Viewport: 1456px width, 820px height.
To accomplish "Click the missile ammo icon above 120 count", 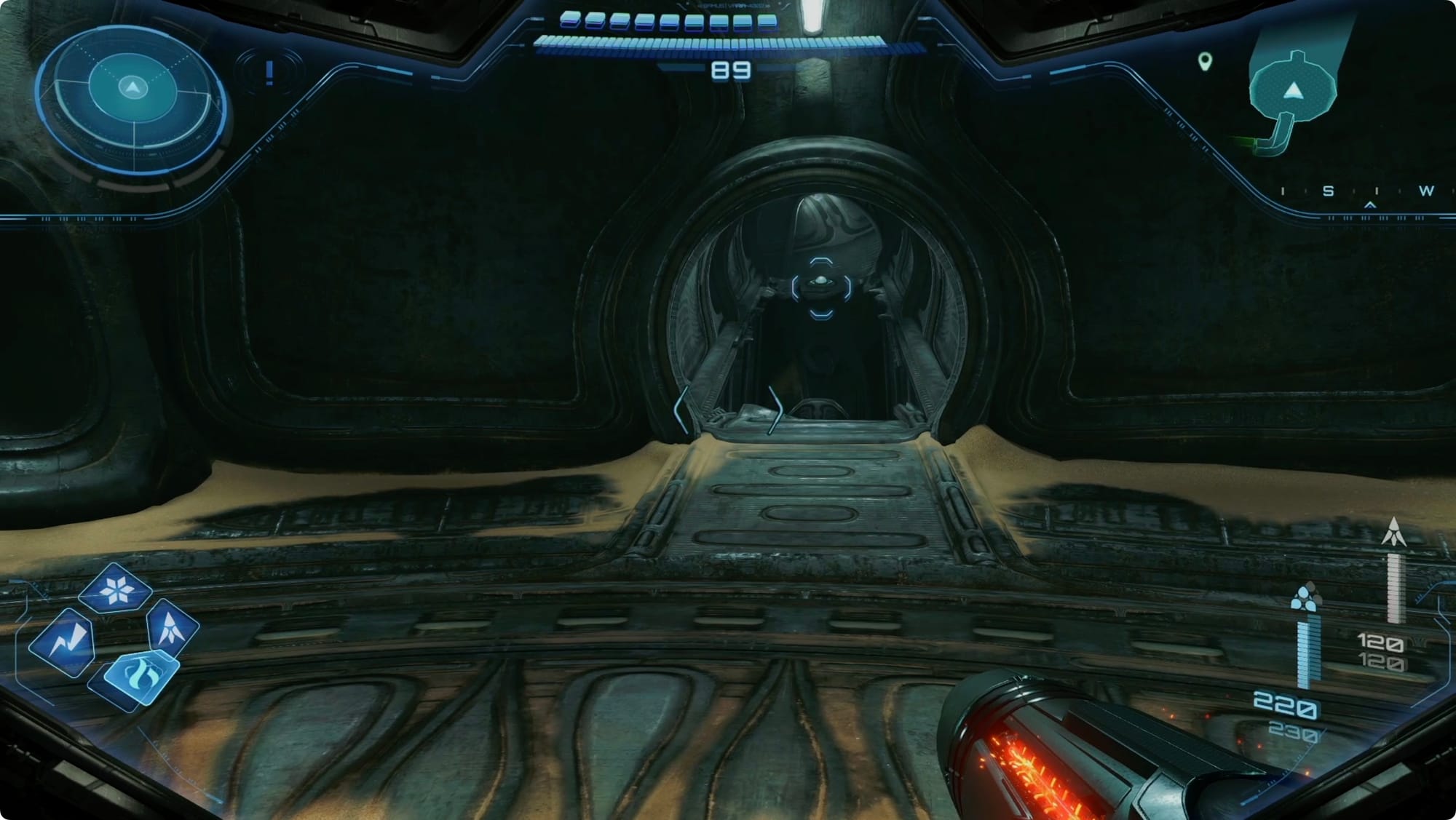I will click(x=1393, y=533).
